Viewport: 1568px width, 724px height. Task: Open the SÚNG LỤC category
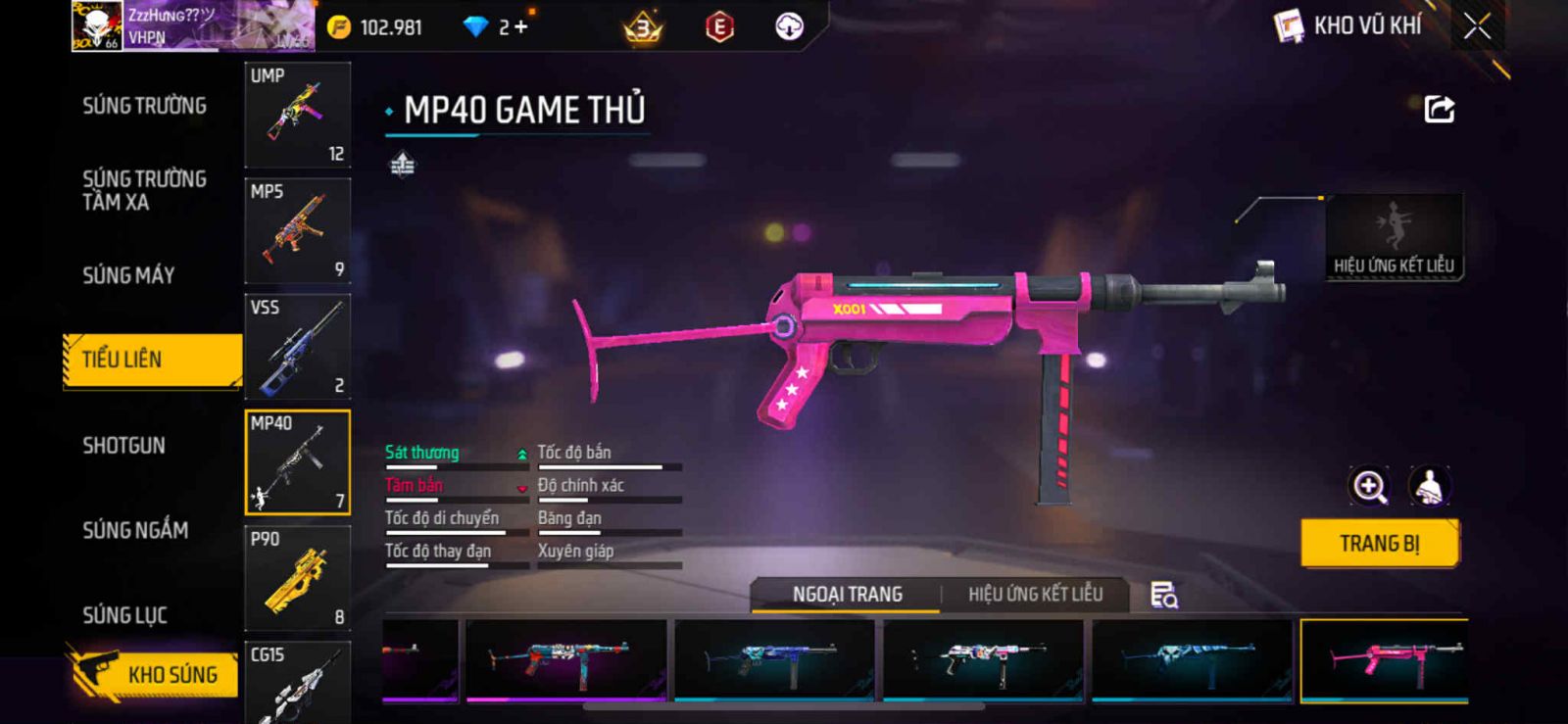click(124, 615)
